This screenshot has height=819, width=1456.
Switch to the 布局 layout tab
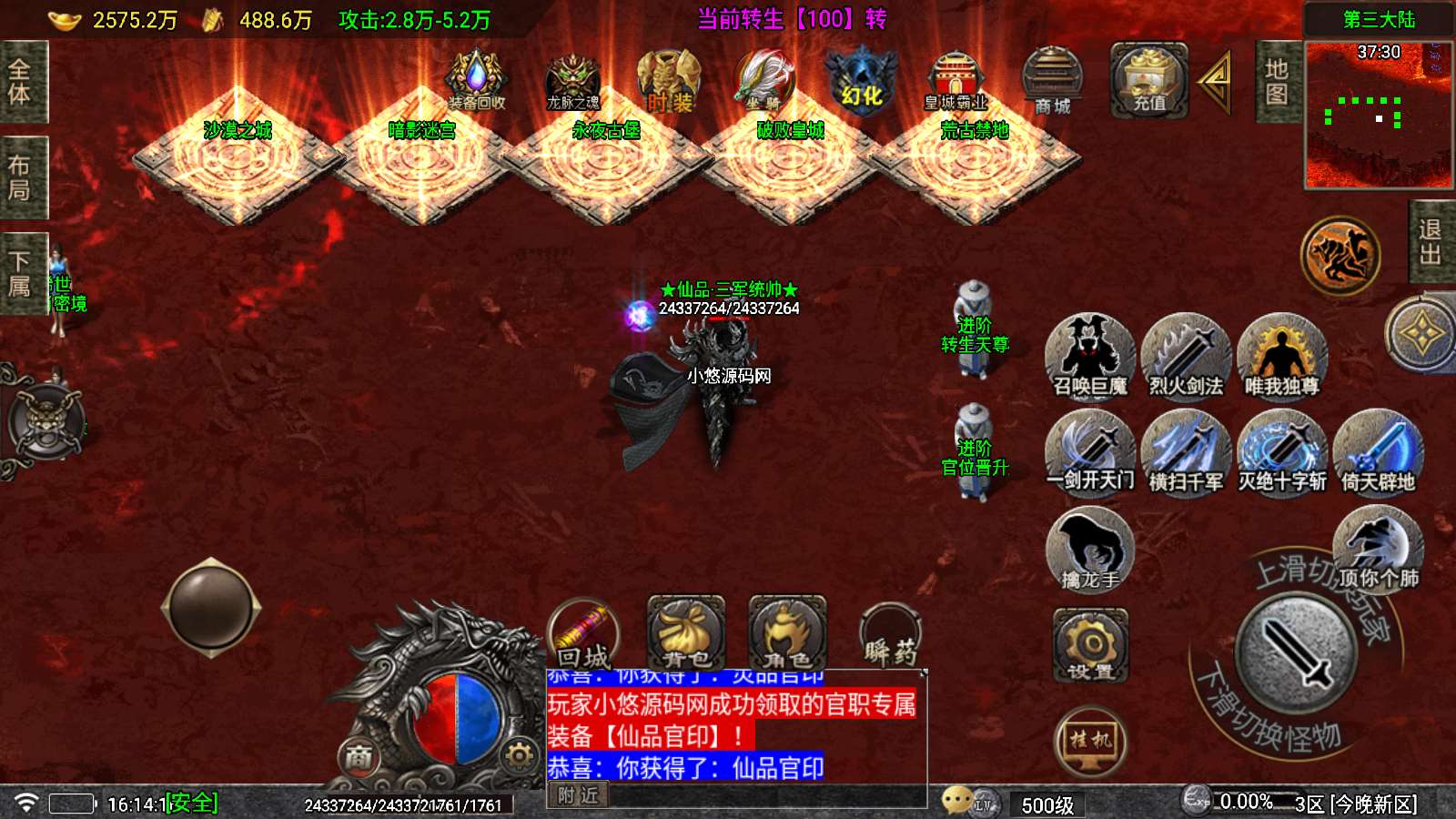[20, 177]
